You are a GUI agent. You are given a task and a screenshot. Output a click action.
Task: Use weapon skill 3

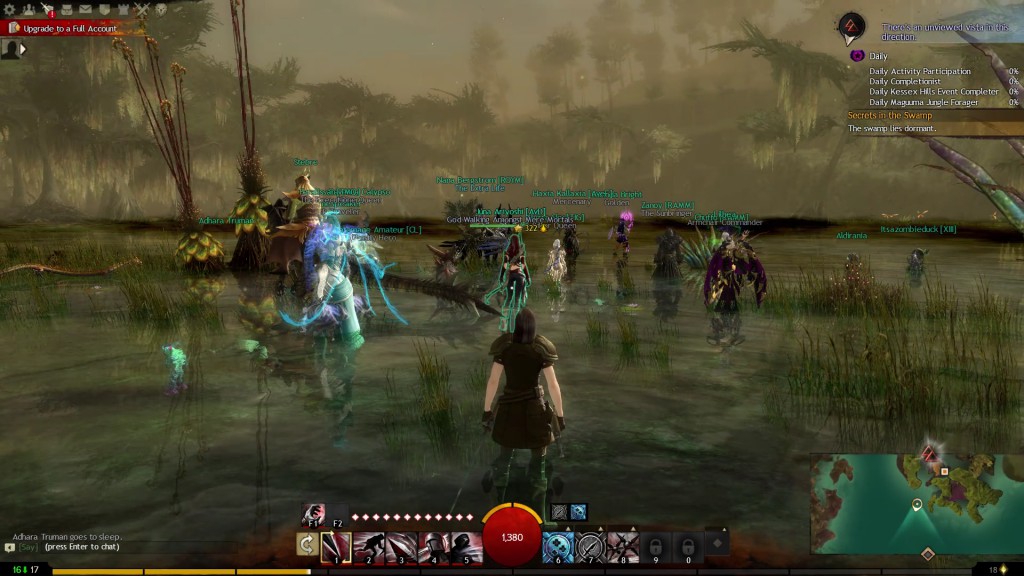pyautogui.click(x=400, y=545)
